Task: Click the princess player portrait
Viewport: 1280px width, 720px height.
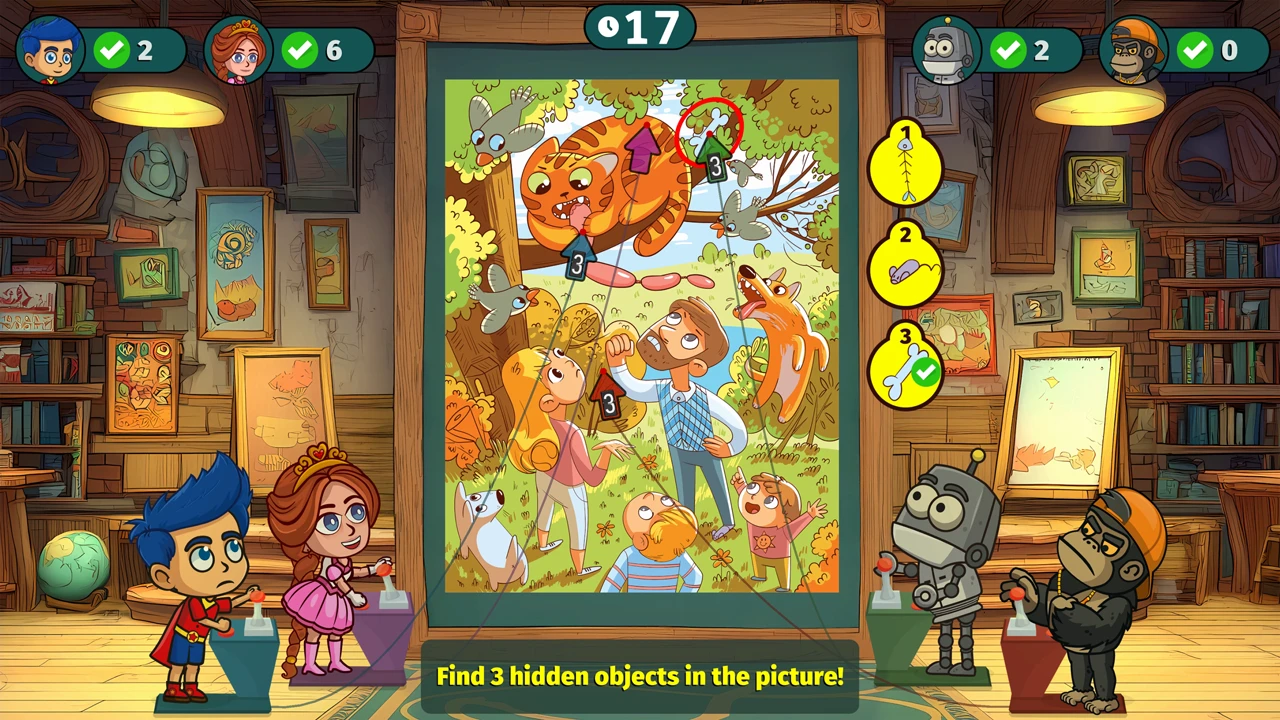Action: [238, 50]
